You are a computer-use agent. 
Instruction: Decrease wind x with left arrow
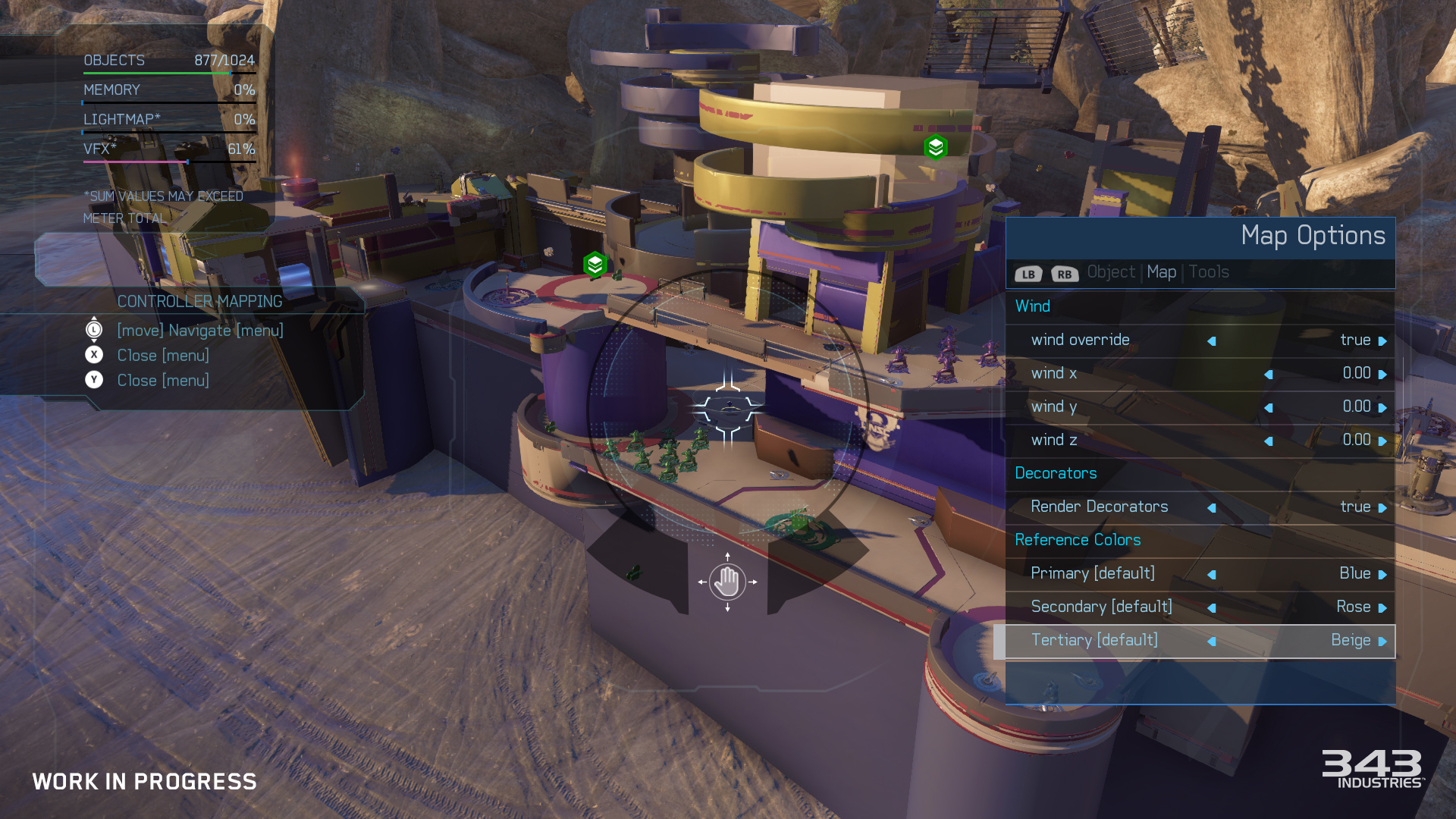pyautogui.click(x=1268, y=375)
